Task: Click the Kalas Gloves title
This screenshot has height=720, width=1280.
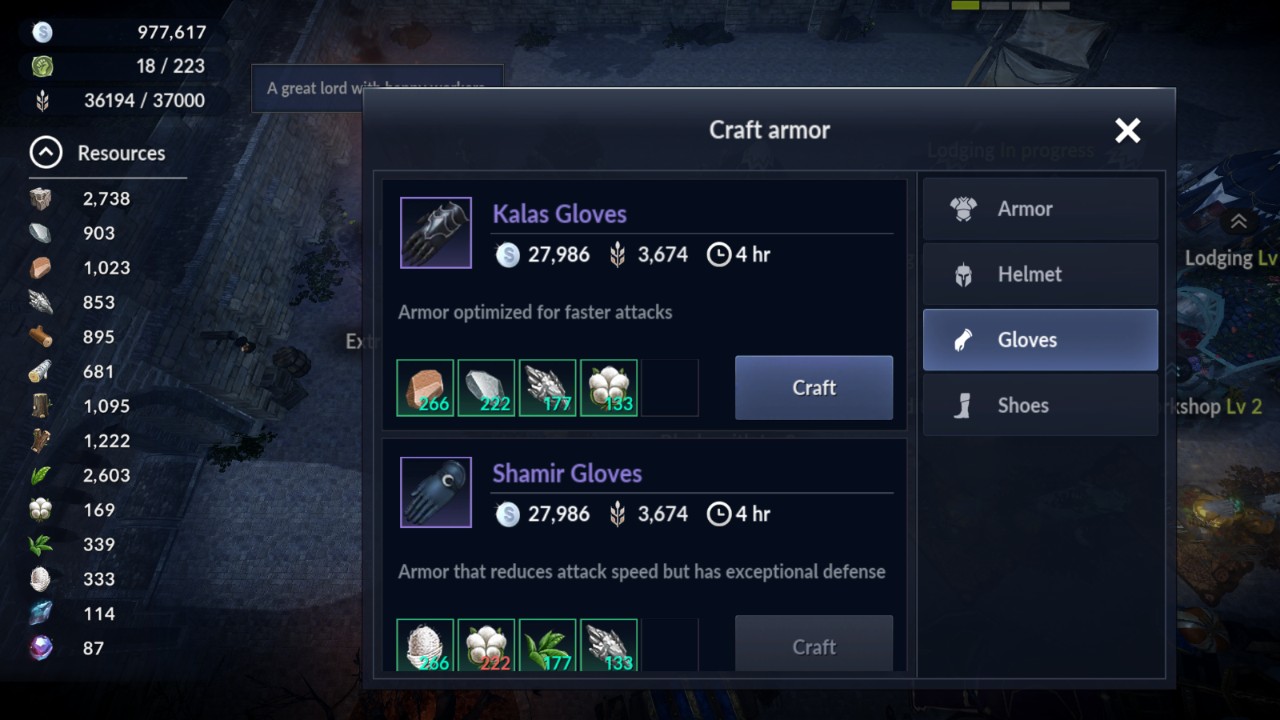Action: coord(559,214)
